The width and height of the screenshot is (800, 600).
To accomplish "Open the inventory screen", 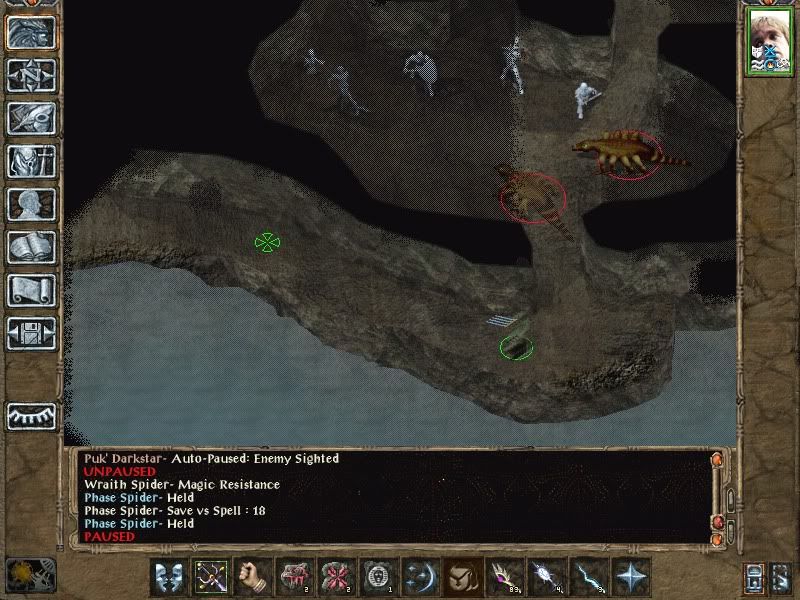I will [31, 160].
